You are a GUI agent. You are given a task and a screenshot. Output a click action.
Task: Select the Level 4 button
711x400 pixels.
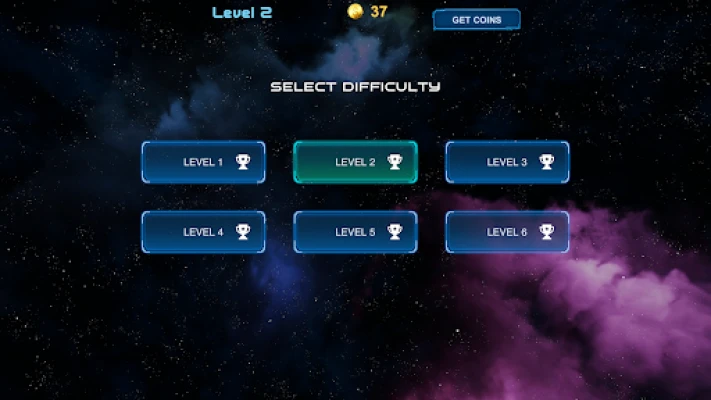(203, 232)
